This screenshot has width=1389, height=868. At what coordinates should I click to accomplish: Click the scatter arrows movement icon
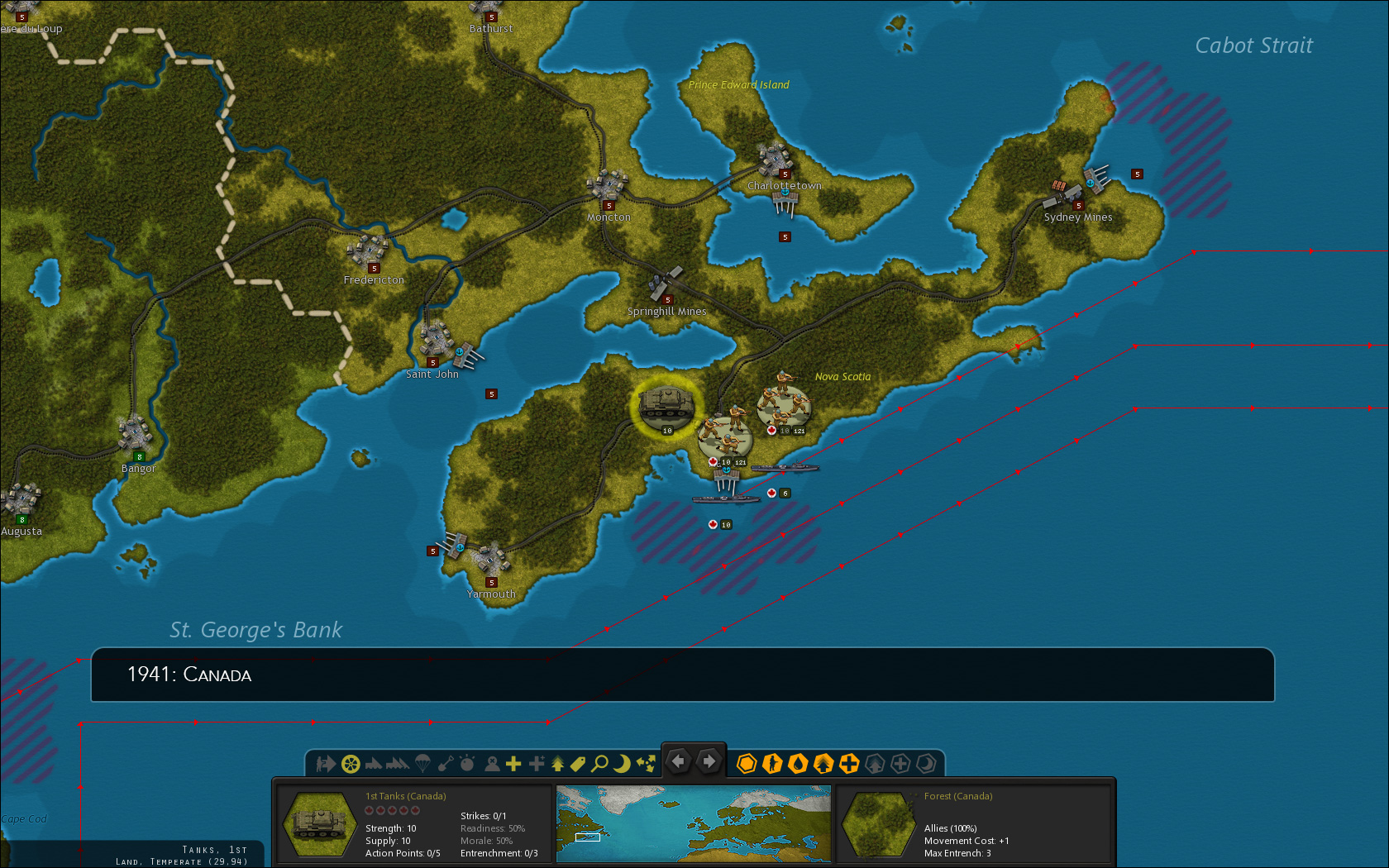click(647, 764)
